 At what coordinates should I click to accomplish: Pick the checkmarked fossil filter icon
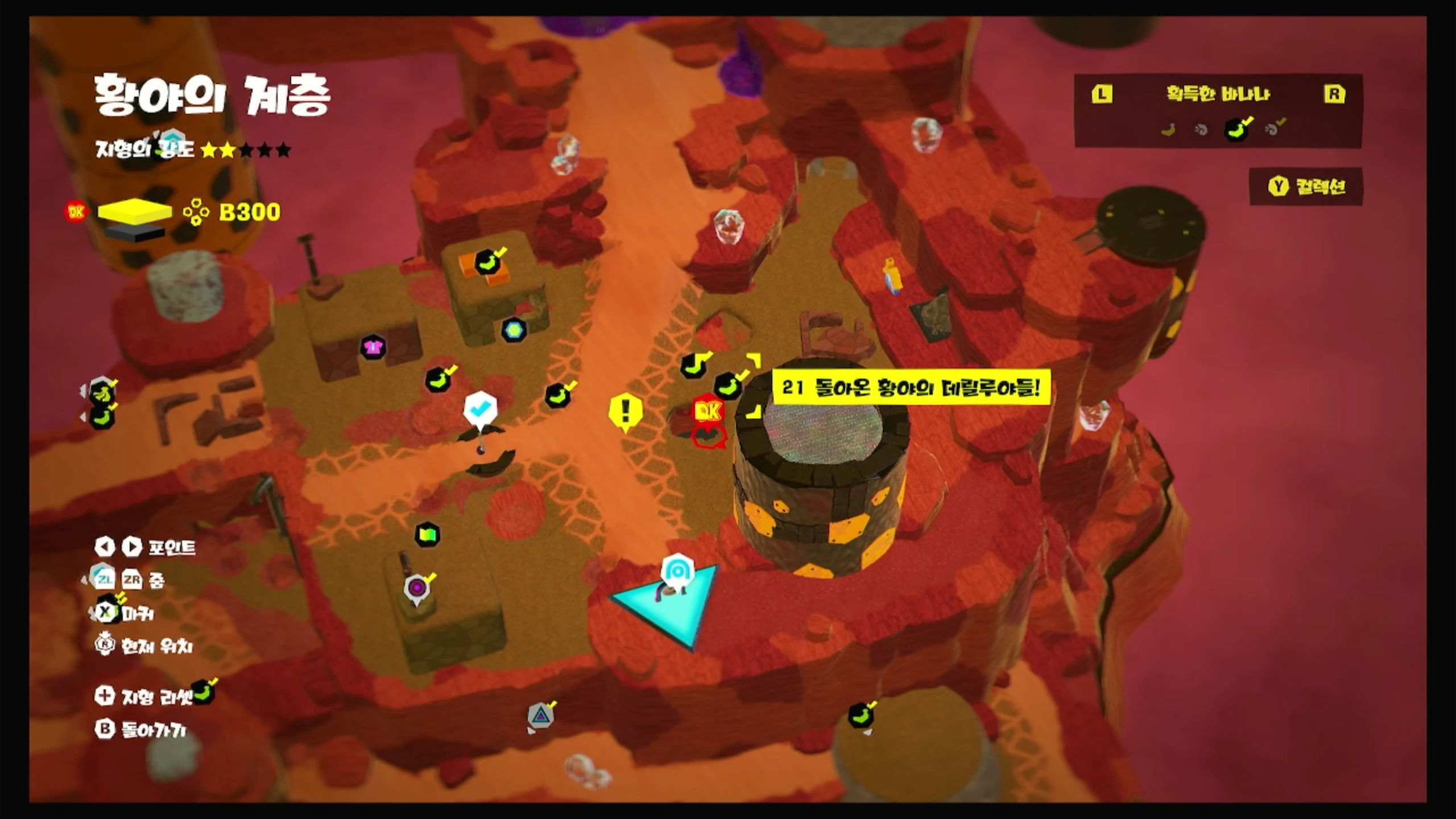click(1274, 130)
